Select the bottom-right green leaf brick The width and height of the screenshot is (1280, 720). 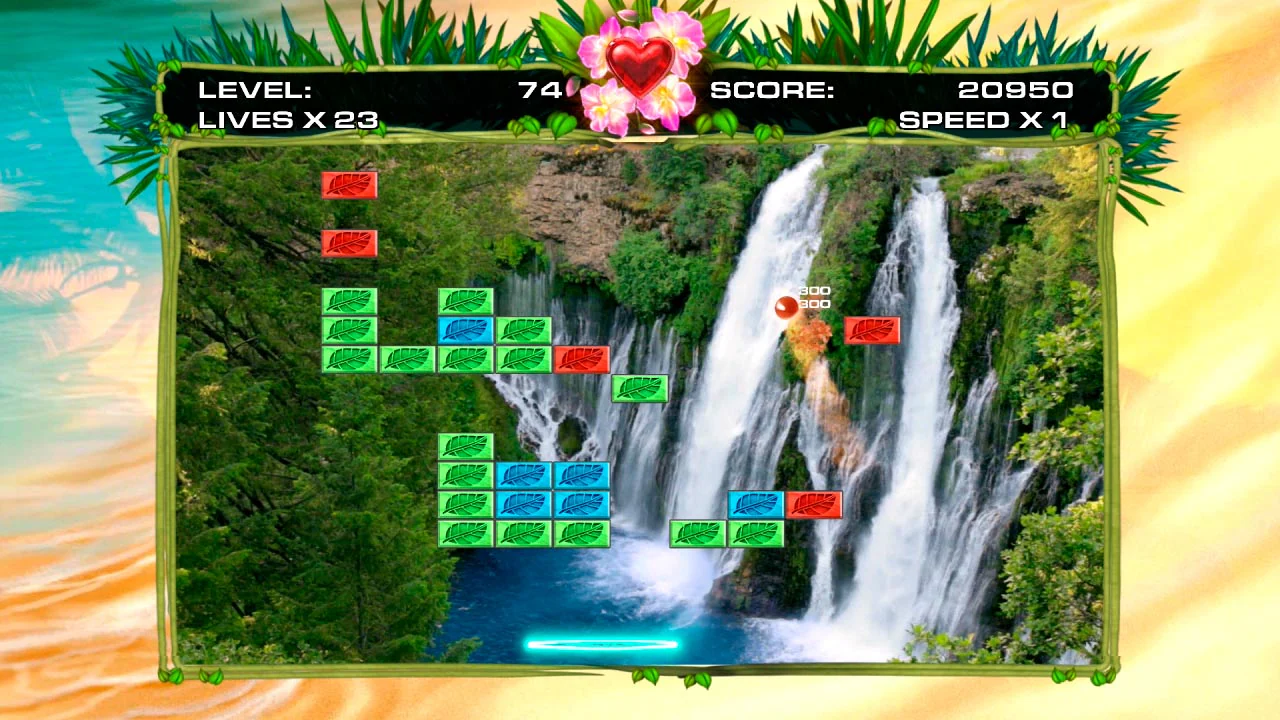pyautogui.click(x=756, y=532)
